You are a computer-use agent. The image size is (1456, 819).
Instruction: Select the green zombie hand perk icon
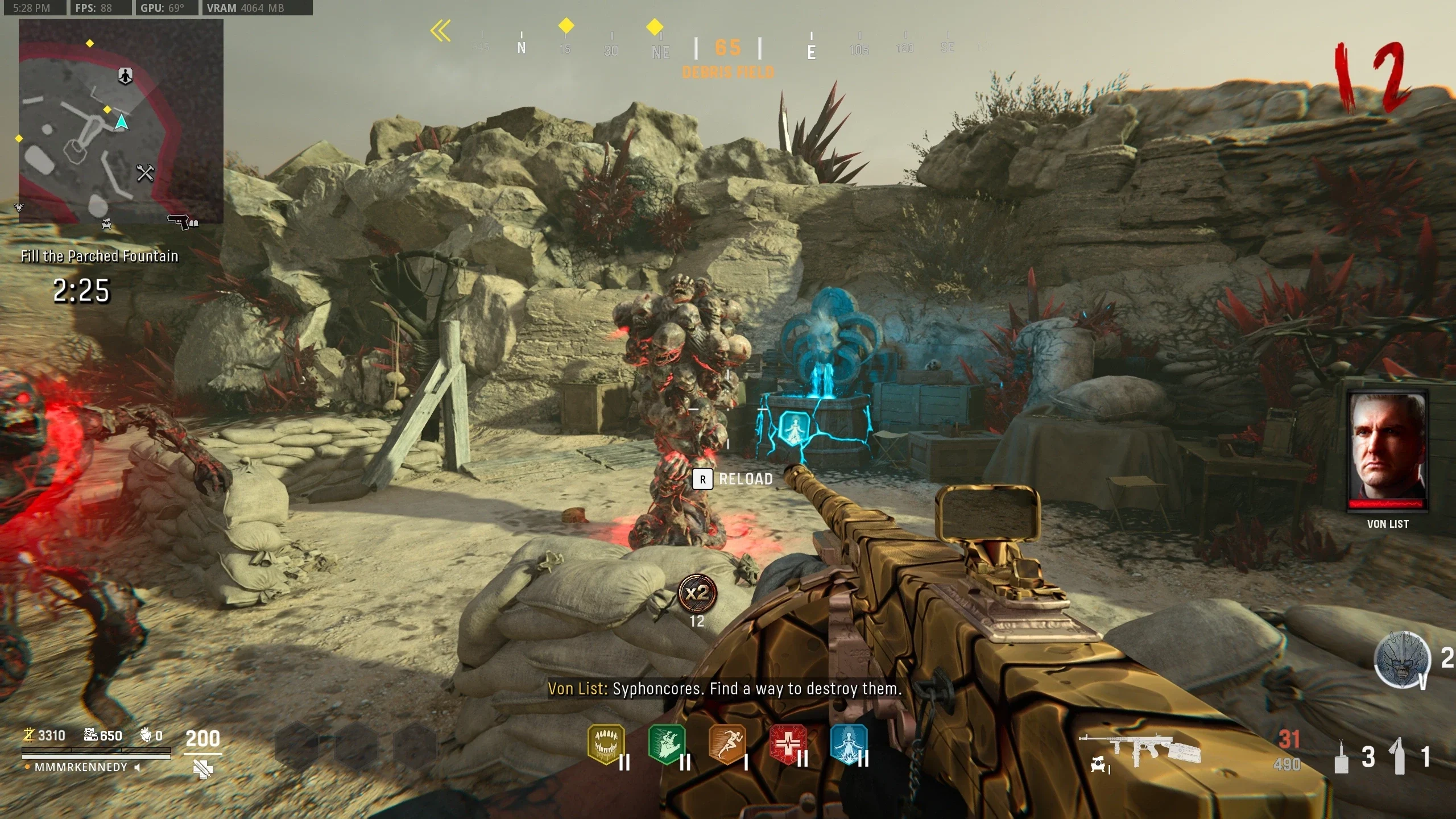pos(667,743)
